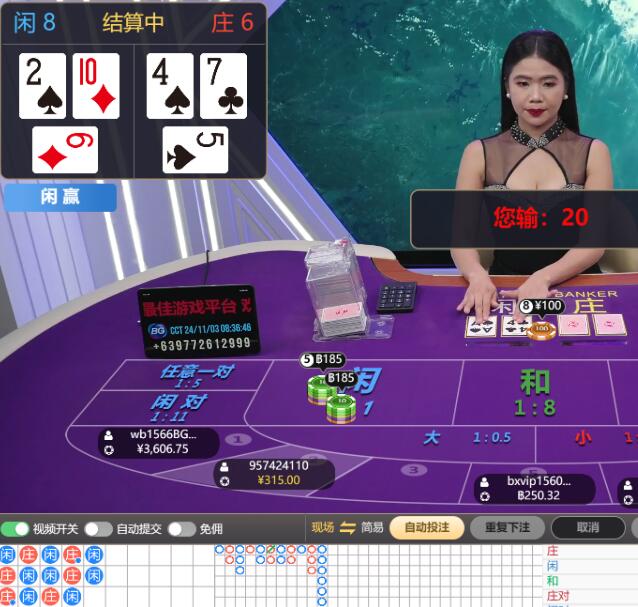Enable the 自动提交 auto-submit toggle
Viewport: 638px width, 607px height.
coord(98,529)
